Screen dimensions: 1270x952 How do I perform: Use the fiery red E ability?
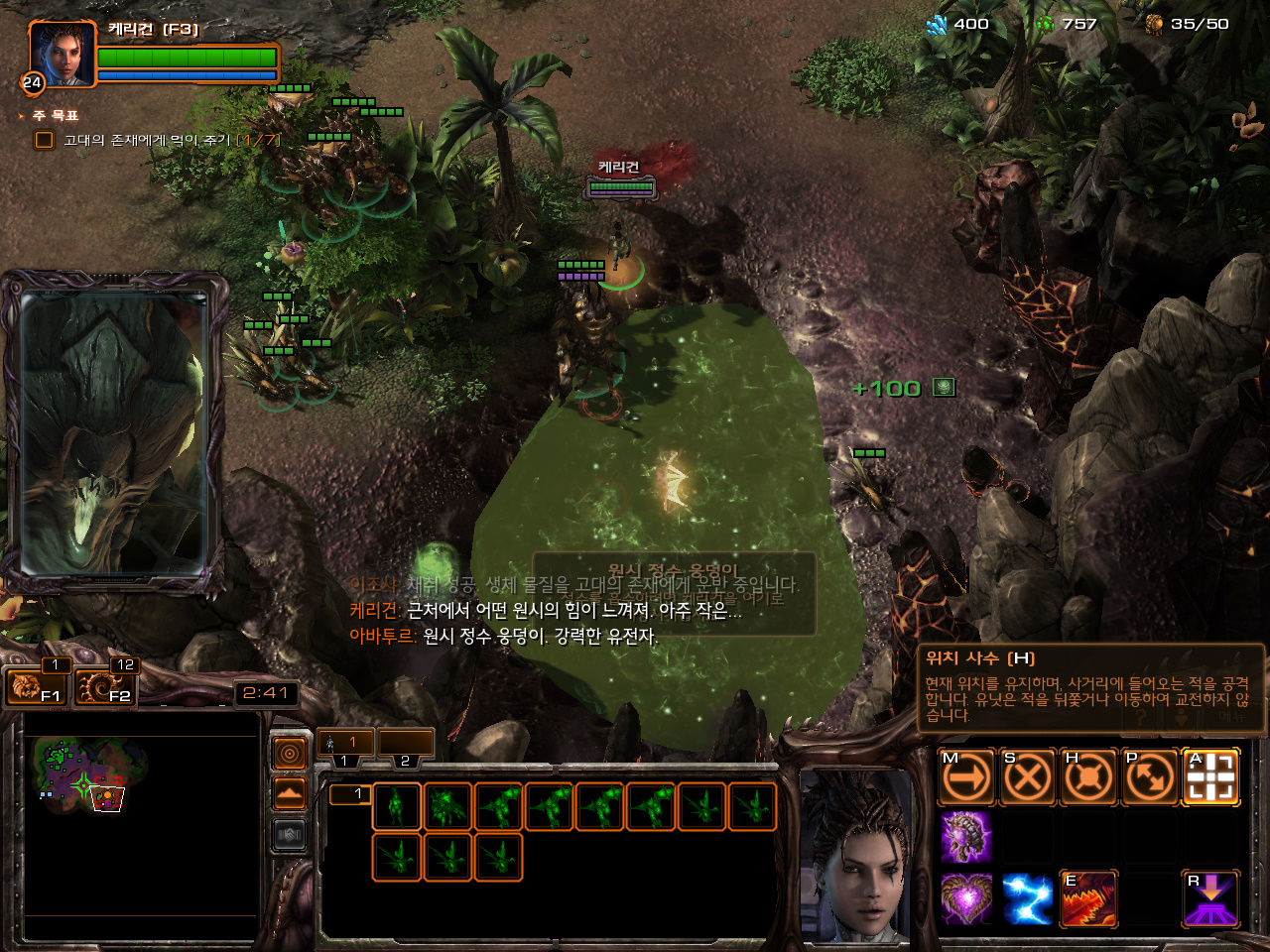1088,898
